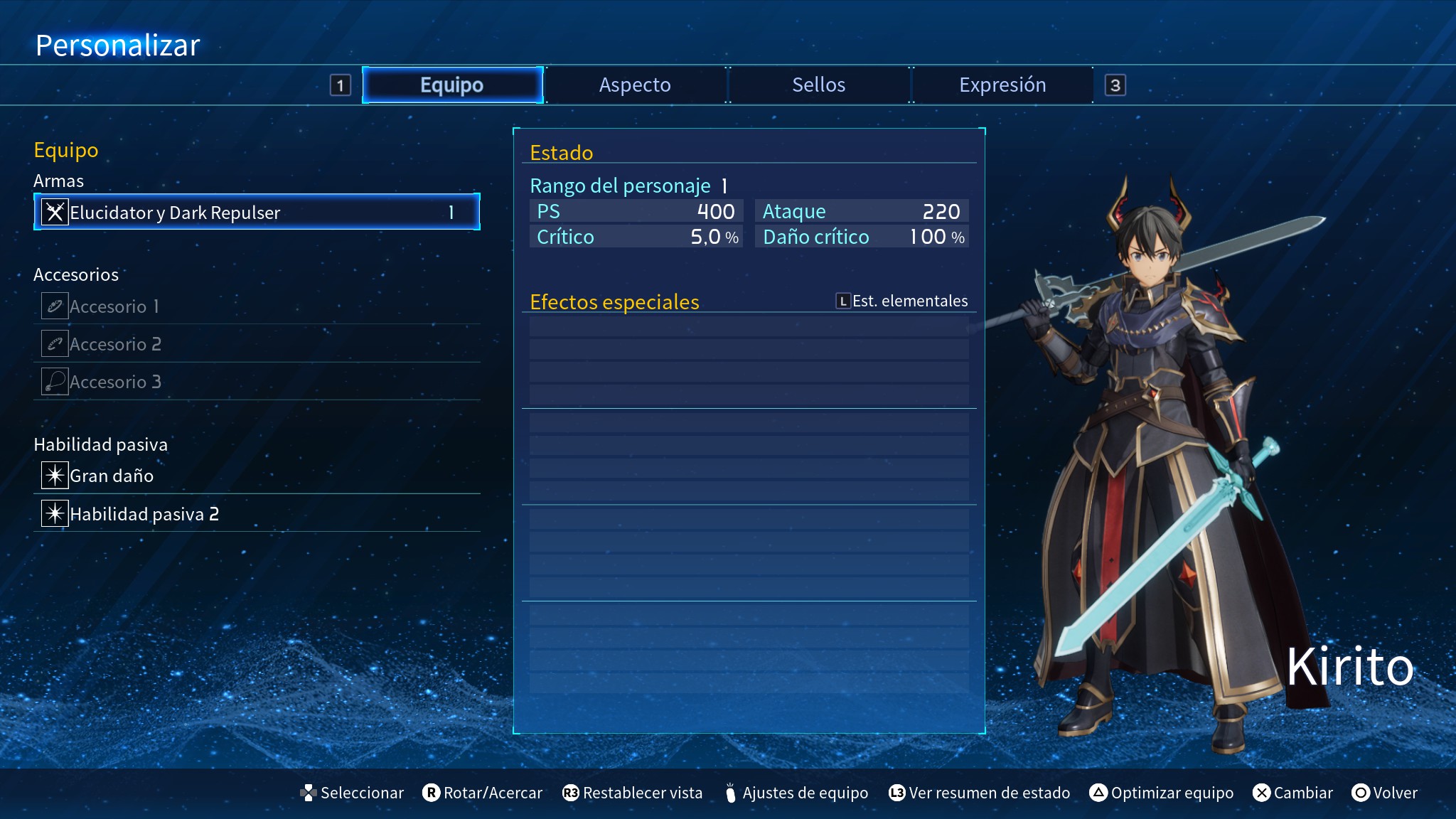Select the Elucidator y Dark Repulser weapon
The height and width of the screenshot is (819, 1456).
point(257,213)
